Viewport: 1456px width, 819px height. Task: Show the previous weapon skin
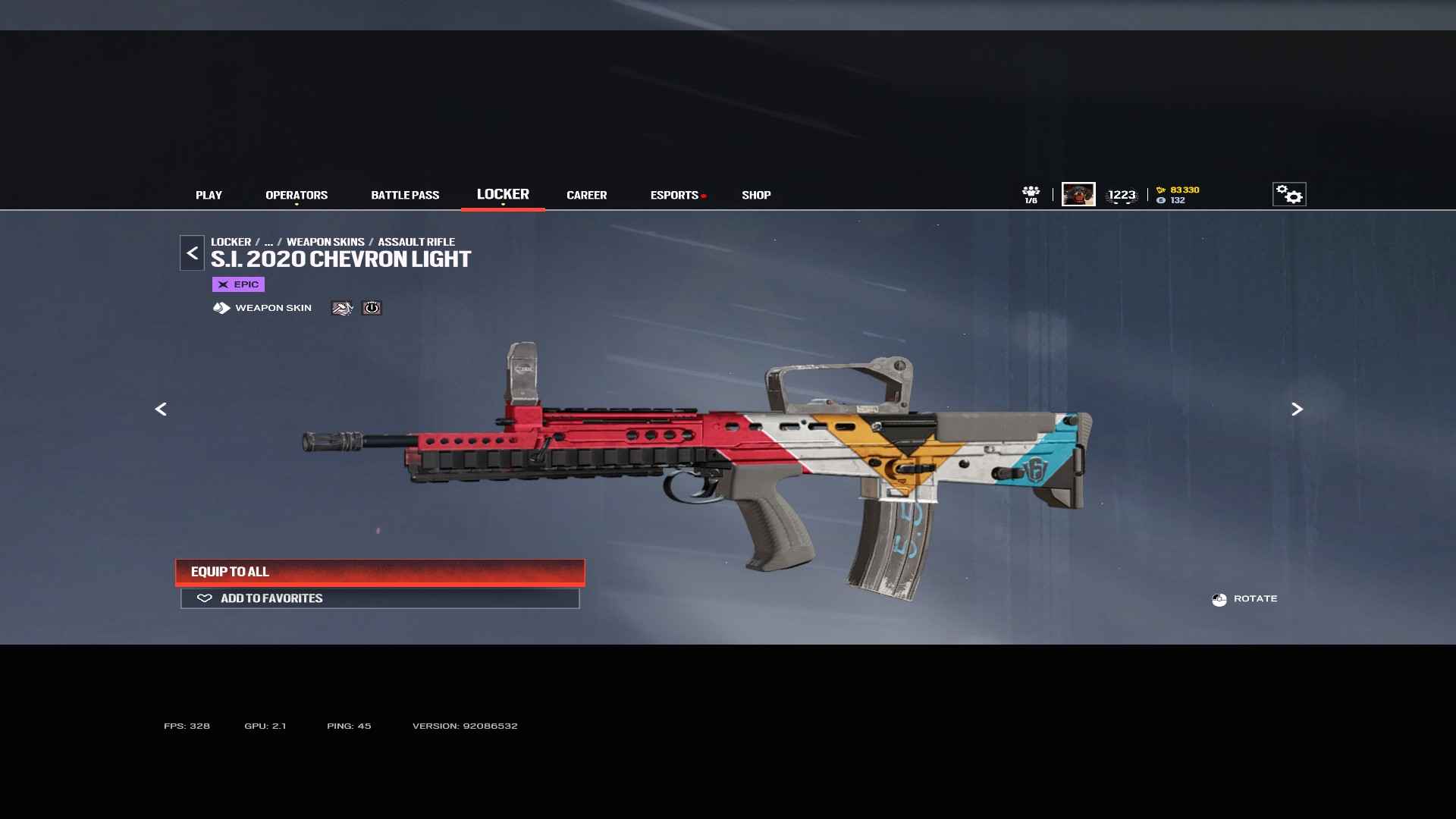(x=161, y=409)
